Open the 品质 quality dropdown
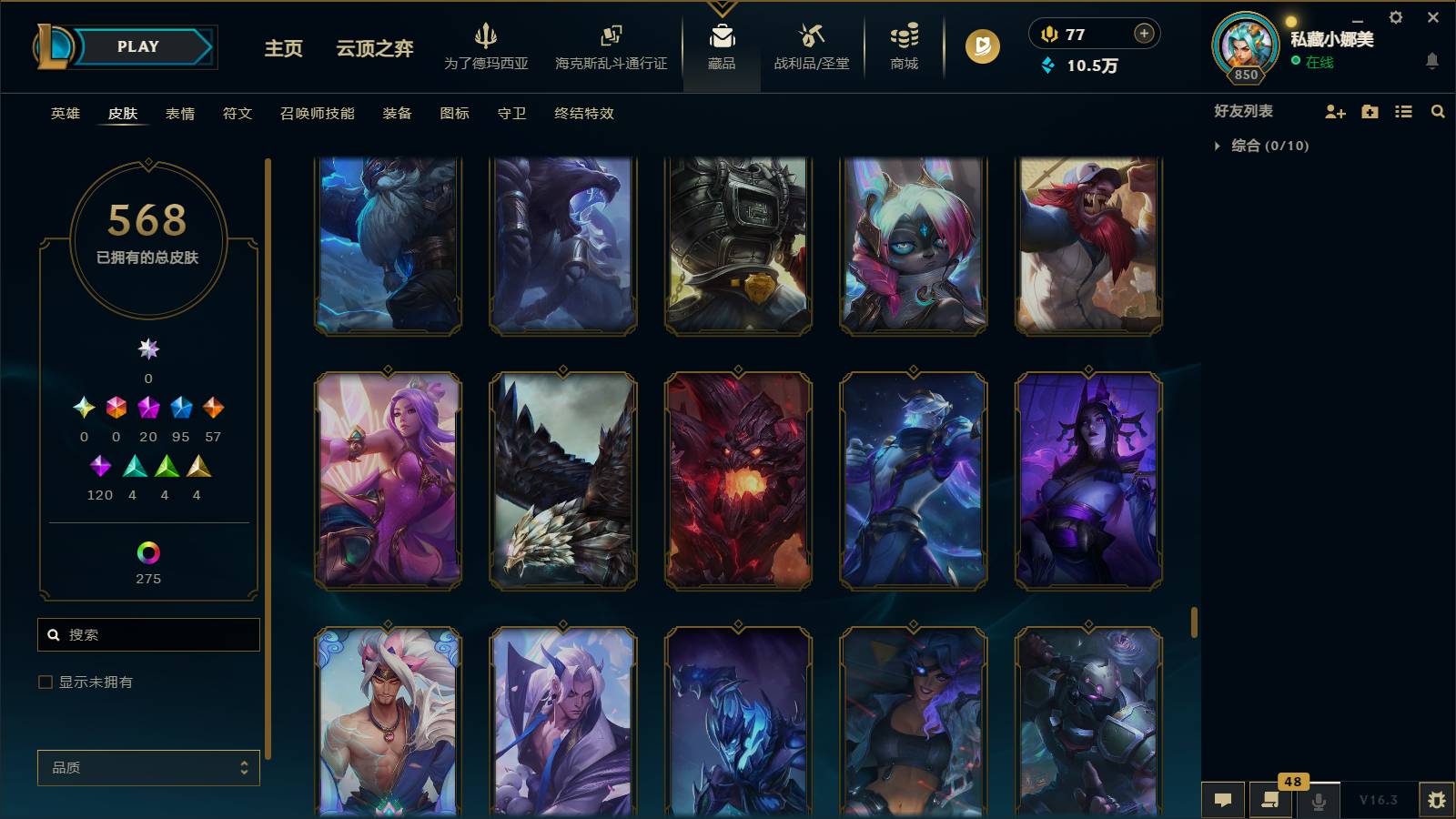 tap(147, 767)
